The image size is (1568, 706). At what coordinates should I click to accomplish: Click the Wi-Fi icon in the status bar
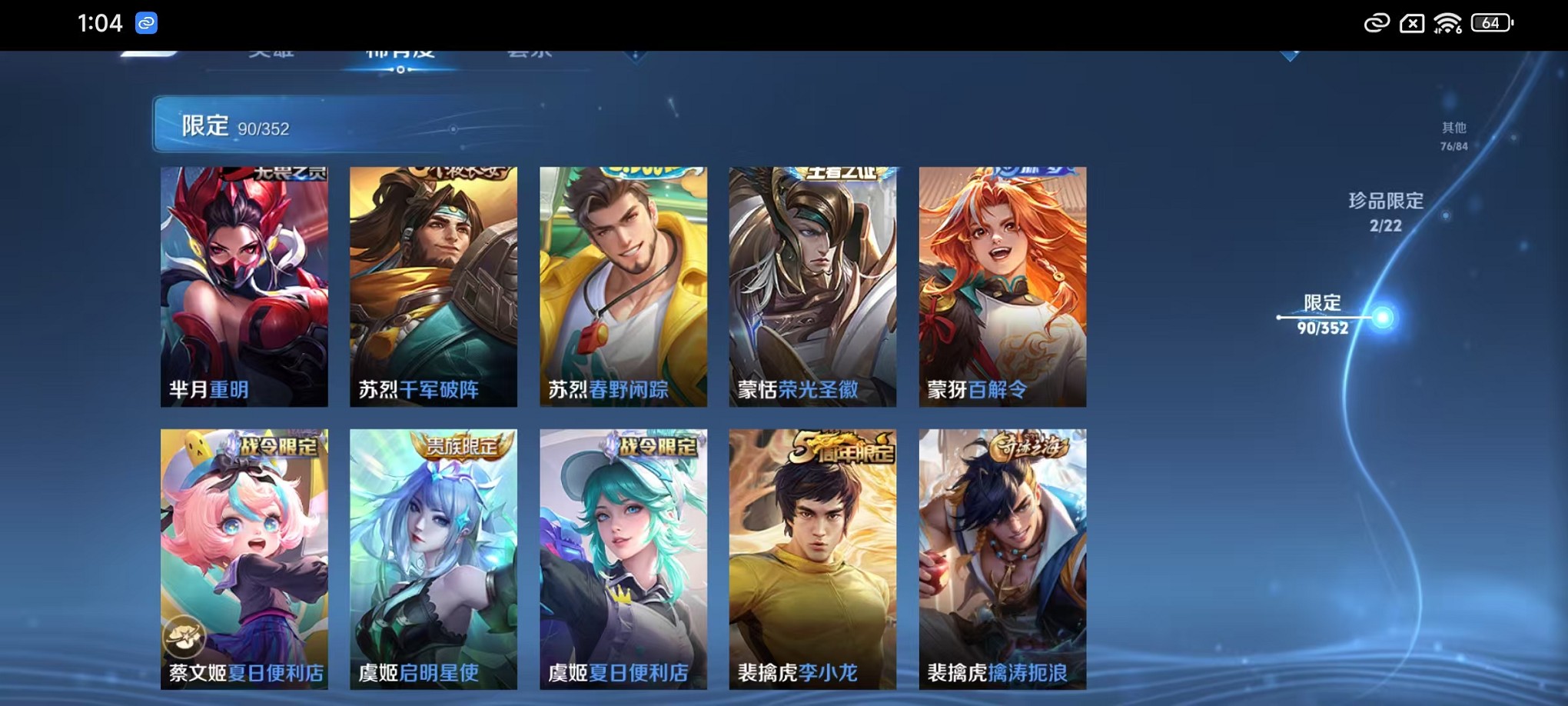coord(1448,22)
